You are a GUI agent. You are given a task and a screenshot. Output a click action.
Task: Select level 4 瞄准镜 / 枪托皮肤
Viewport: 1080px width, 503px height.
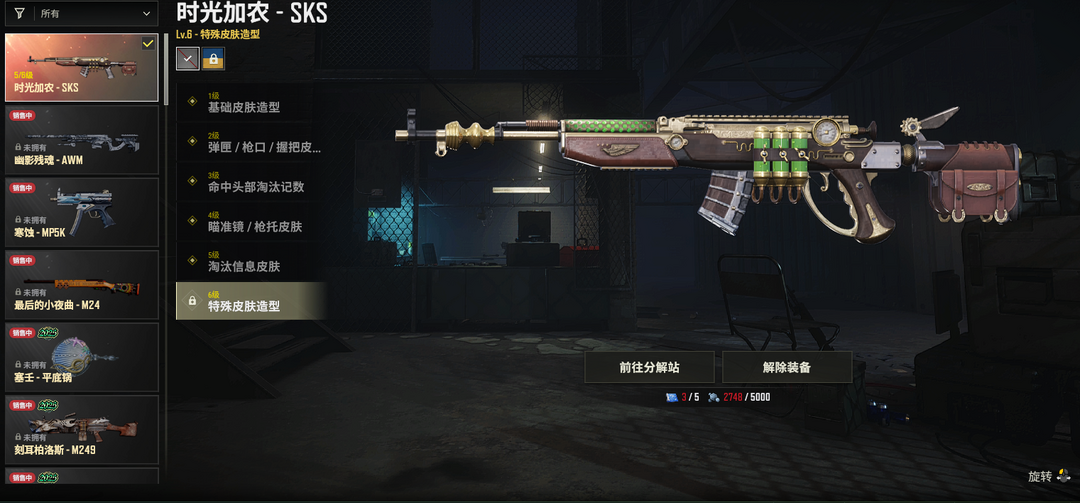[251, 222]
